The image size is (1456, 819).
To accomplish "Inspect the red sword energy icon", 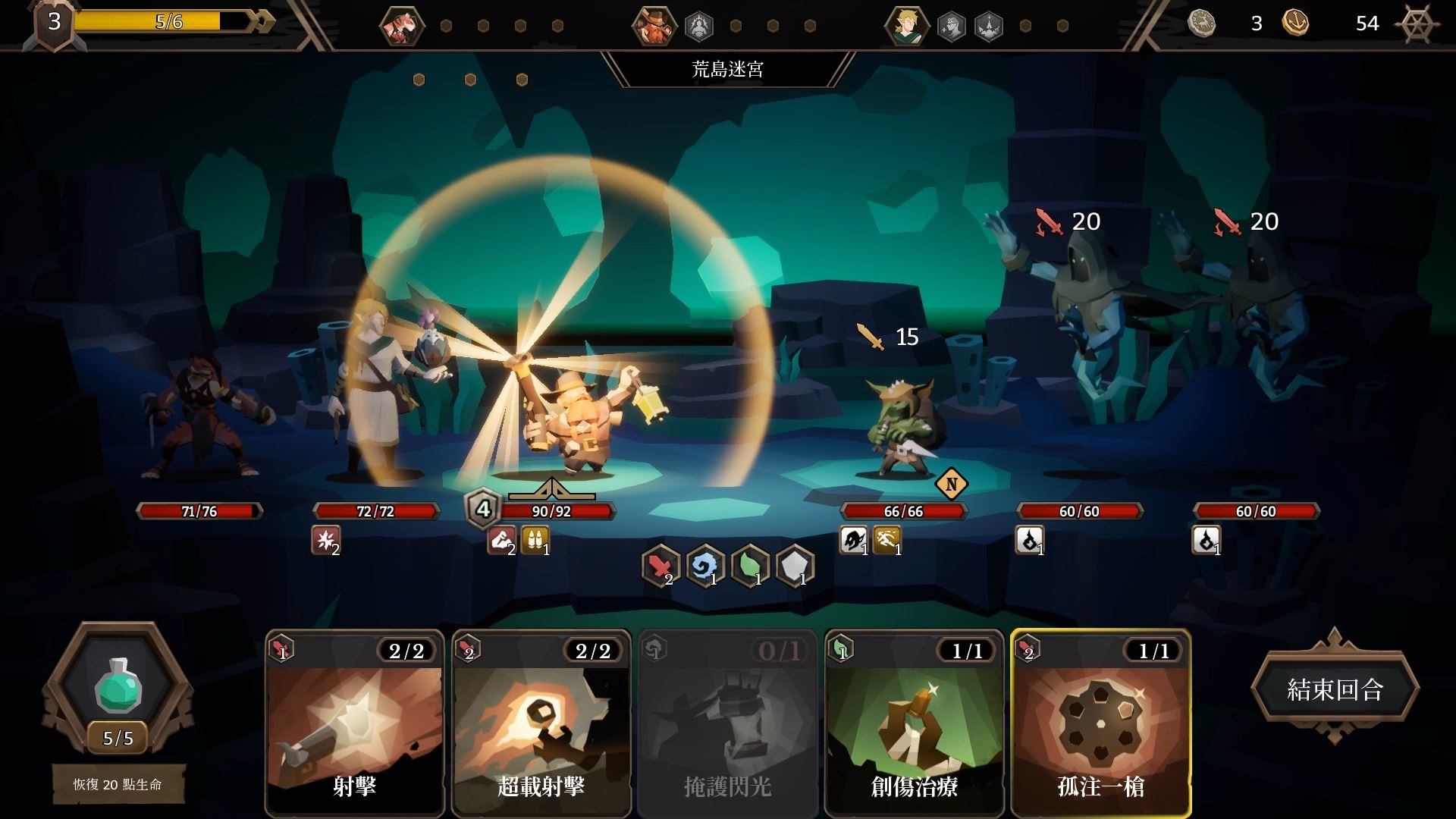I will point(660,565).
